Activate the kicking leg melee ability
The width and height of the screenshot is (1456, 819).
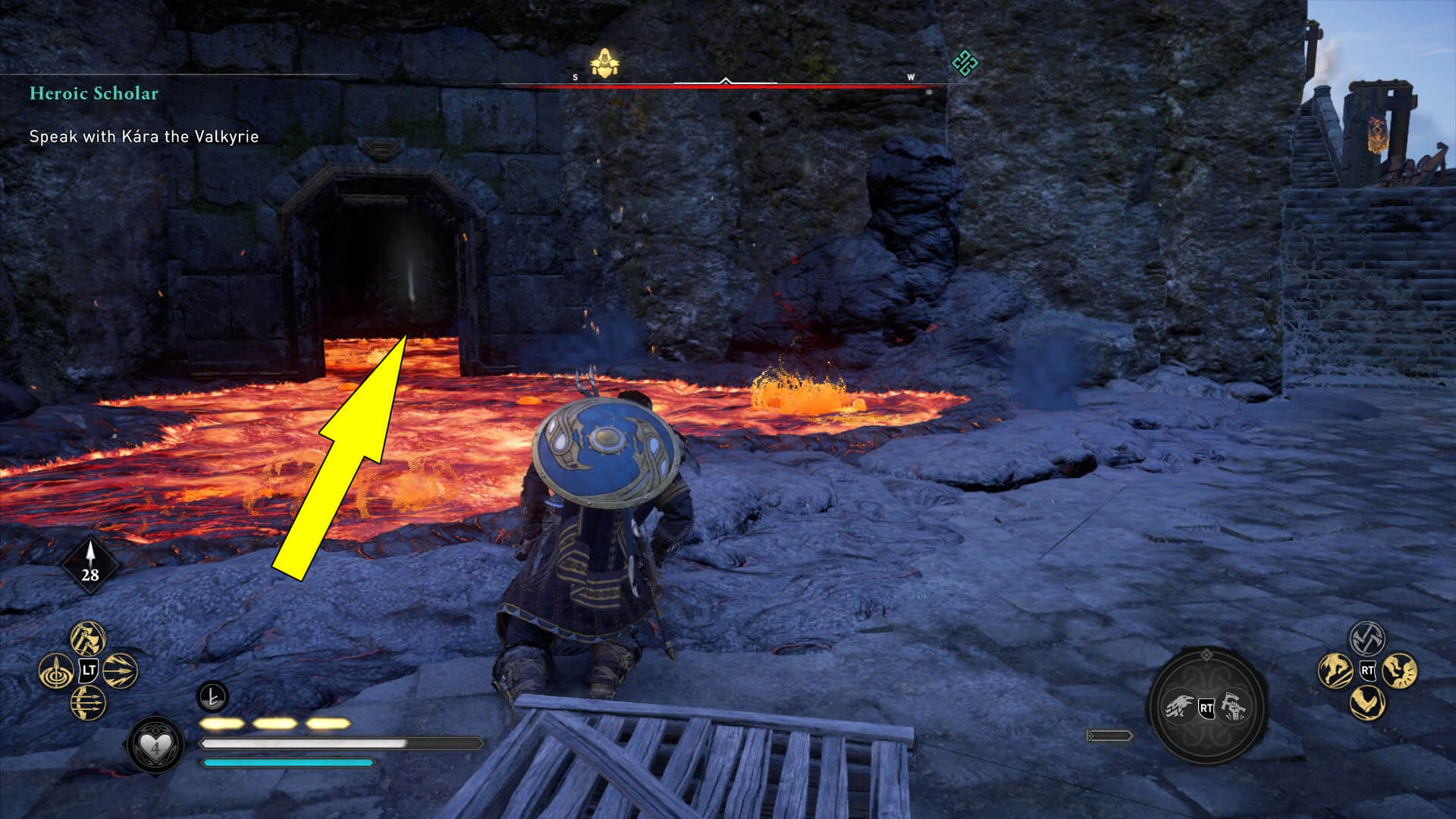coord(1367,702)
